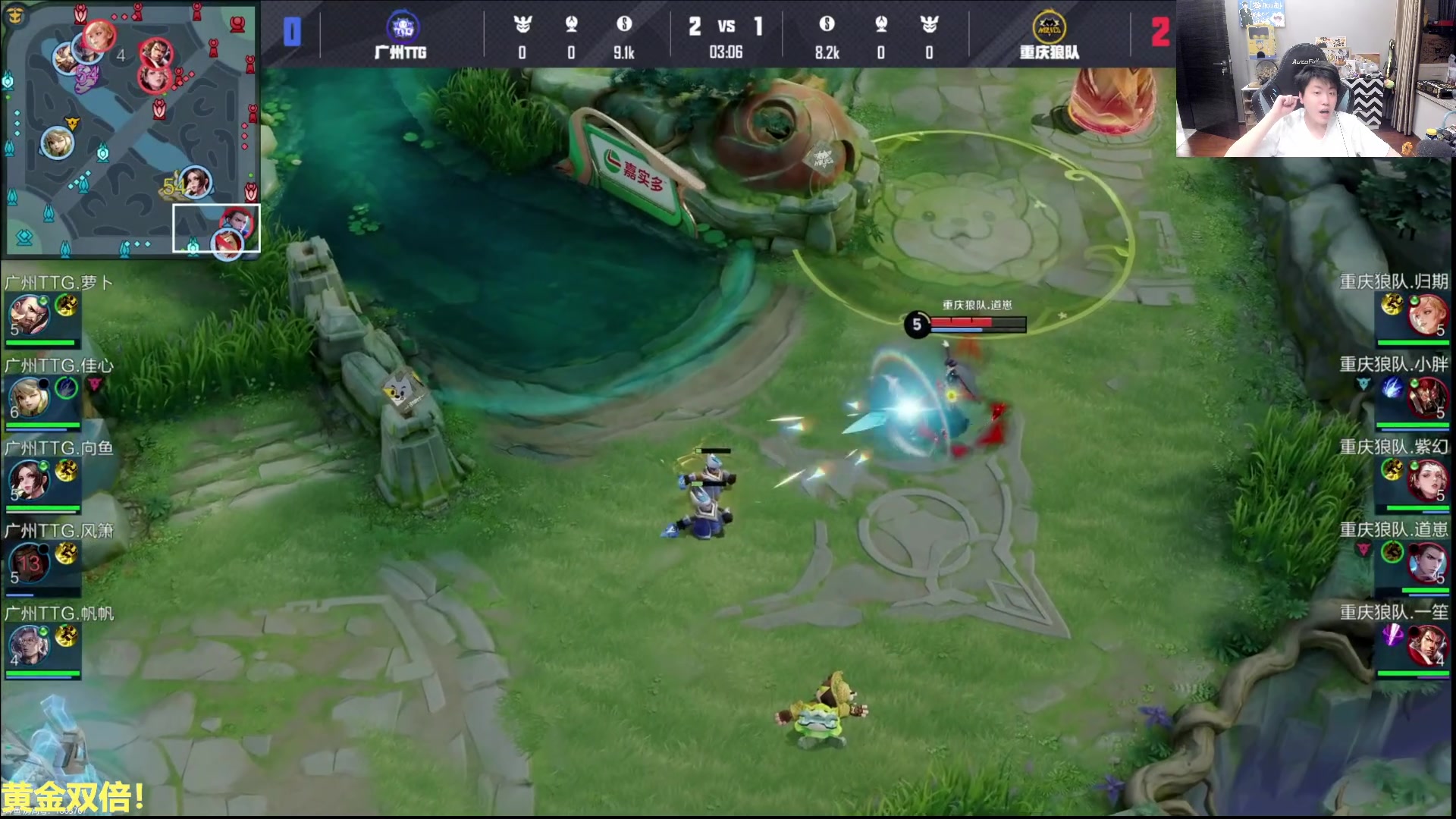Click the 重庆狼队 team logo
The height and width of the screenshot is (819, 1456).
coord(1049,28)
